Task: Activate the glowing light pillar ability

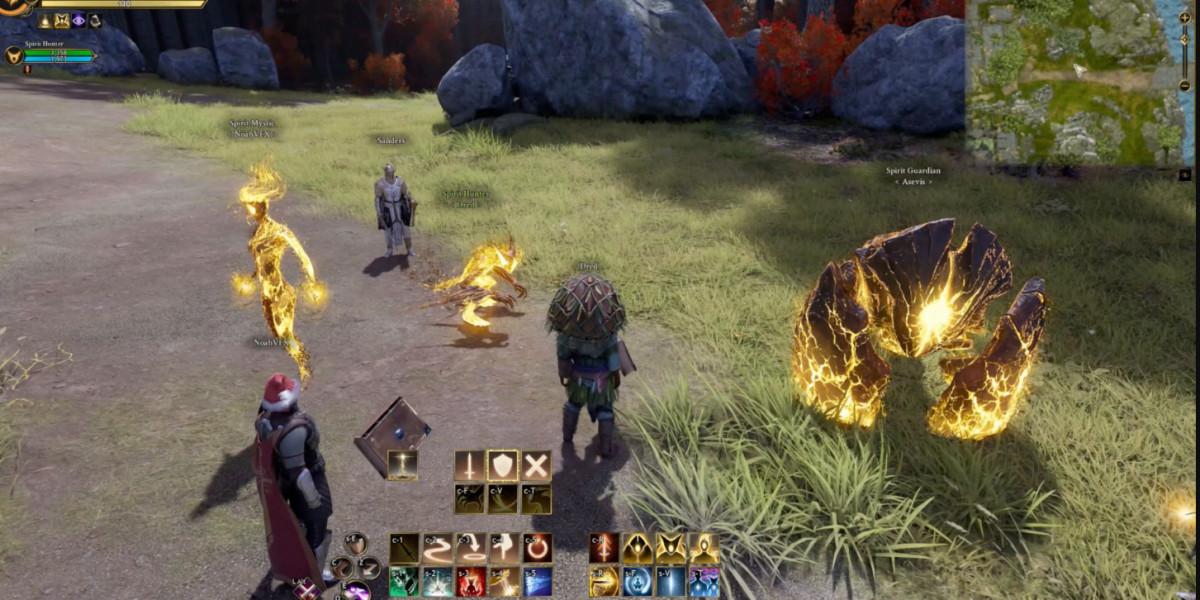Action: pyautogui.click(x=403, y=465)
